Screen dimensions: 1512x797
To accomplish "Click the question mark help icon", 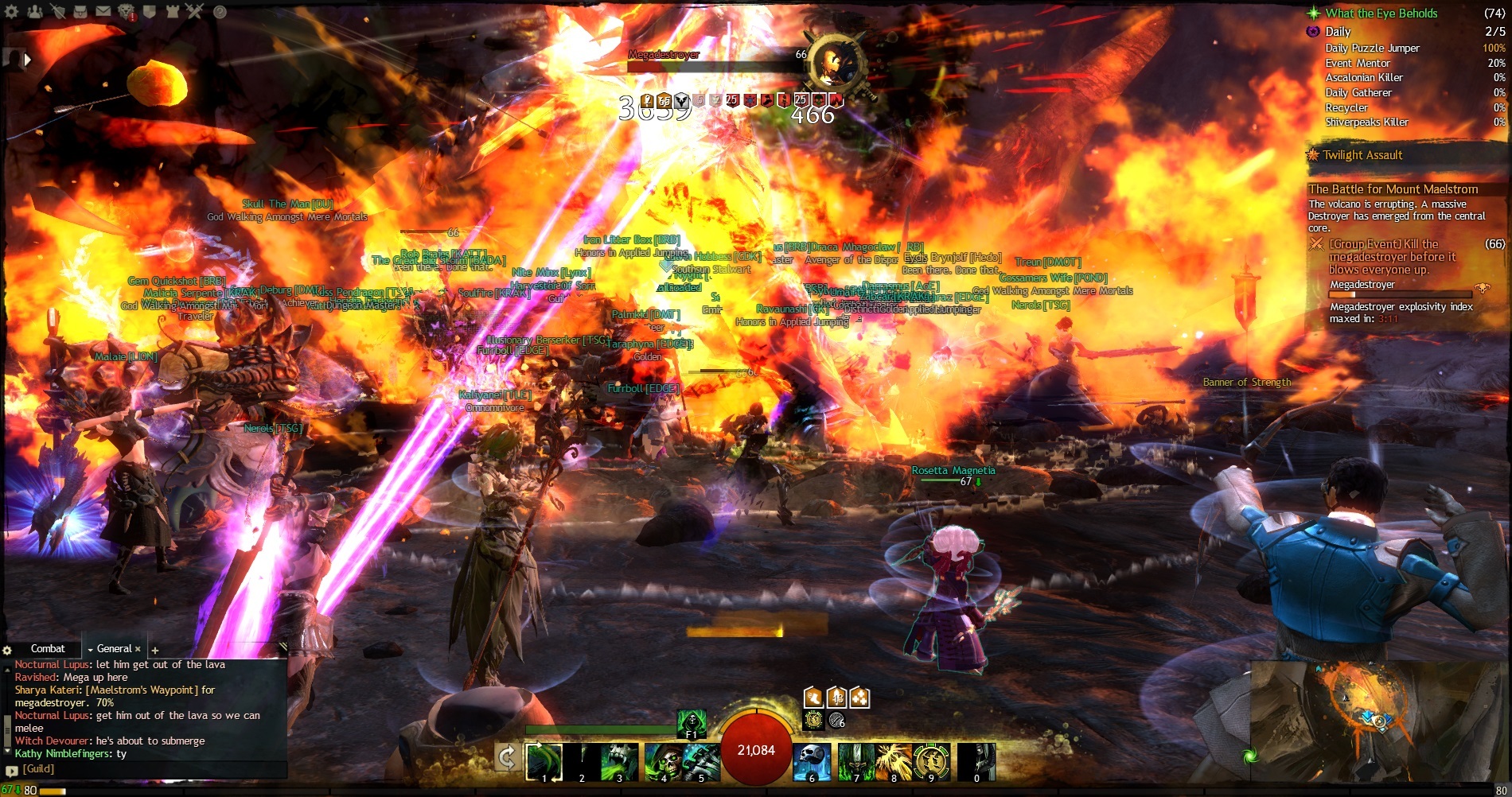I will pos(220,12).
